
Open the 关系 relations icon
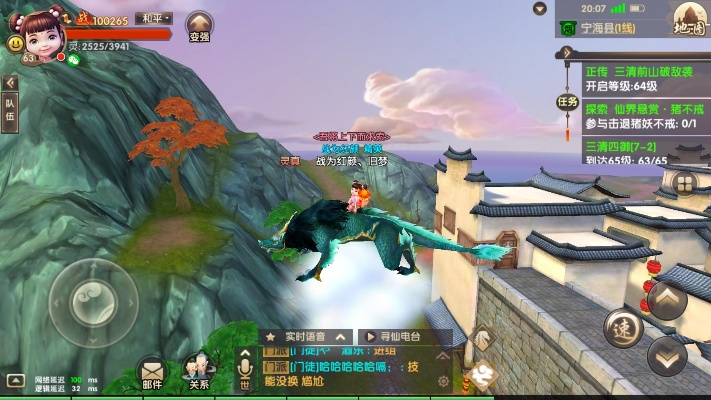[198, 370]
